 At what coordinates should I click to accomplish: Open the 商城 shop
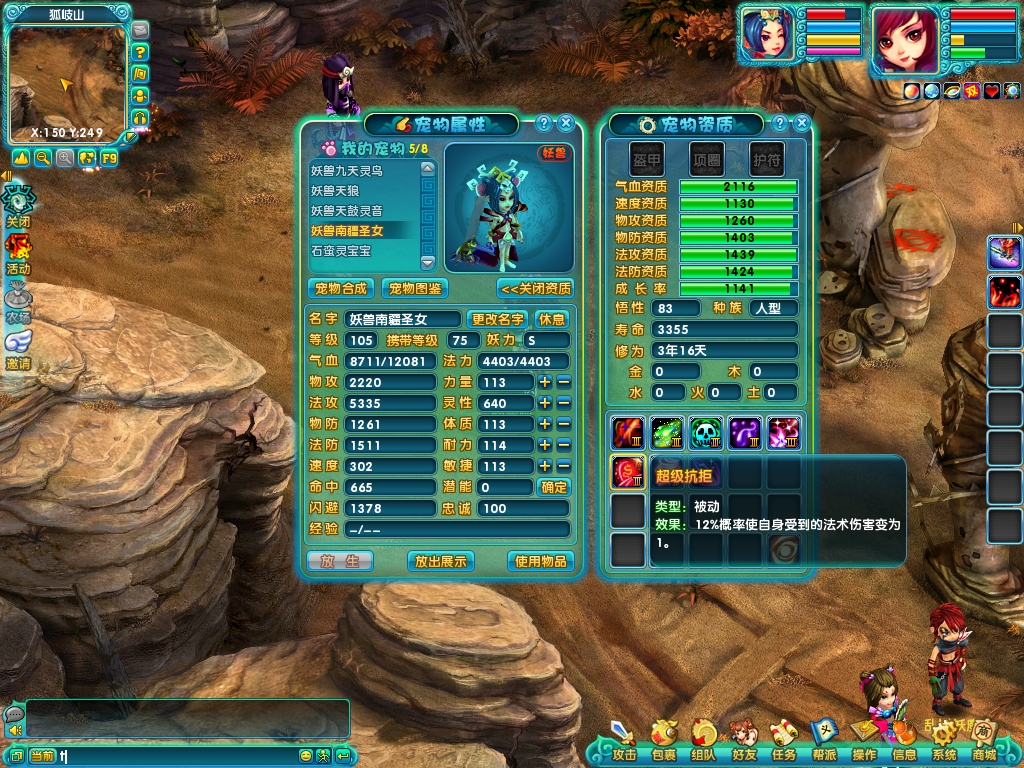[984, 740]
